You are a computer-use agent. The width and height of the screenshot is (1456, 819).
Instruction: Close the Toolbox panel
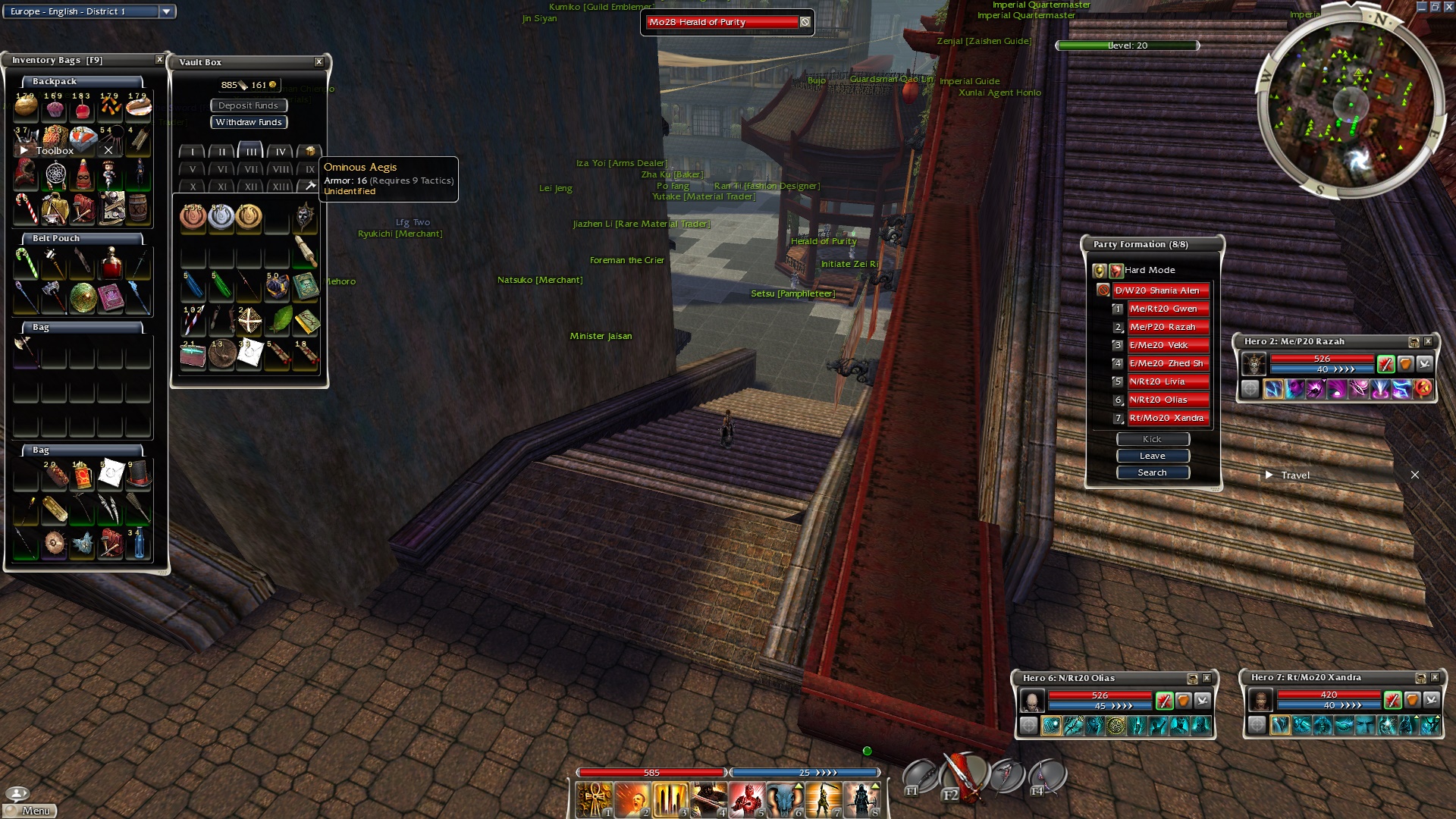point(108,150)
